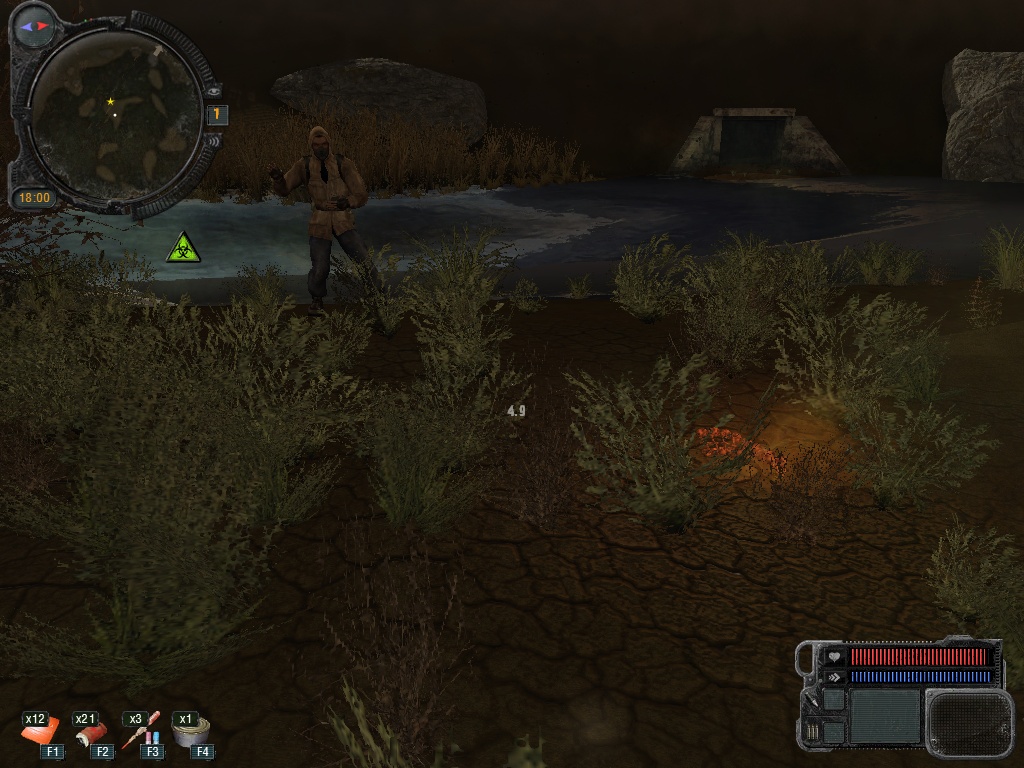Image resolution: width=1024 pixels, height=768 pixels.
Task: Click the red-blue compass indicator
Action: click(x=34, y=26)
